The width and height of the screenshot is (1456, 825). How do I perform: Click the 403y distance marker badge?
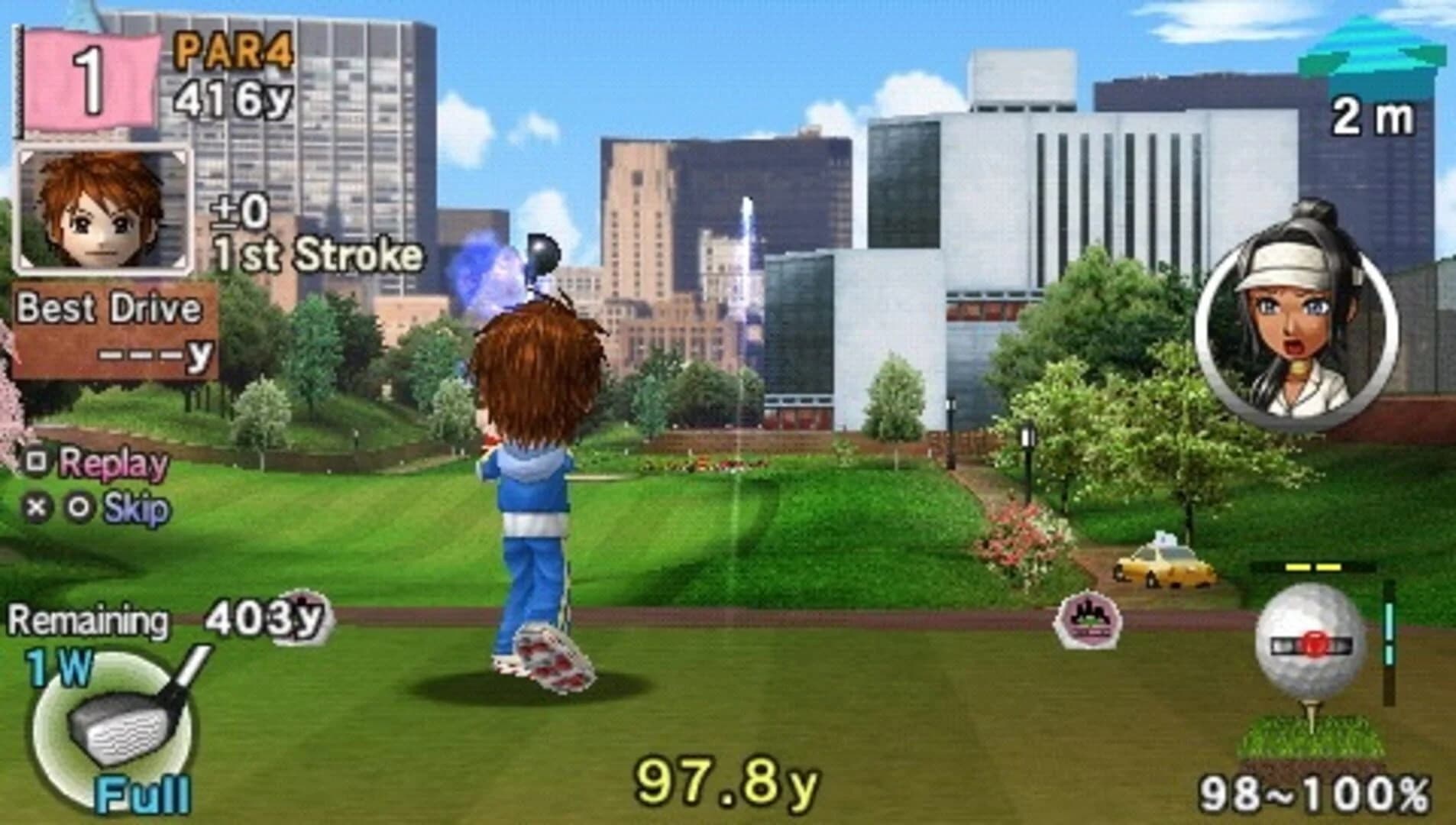pyautogui.click(x=267, y=619)
